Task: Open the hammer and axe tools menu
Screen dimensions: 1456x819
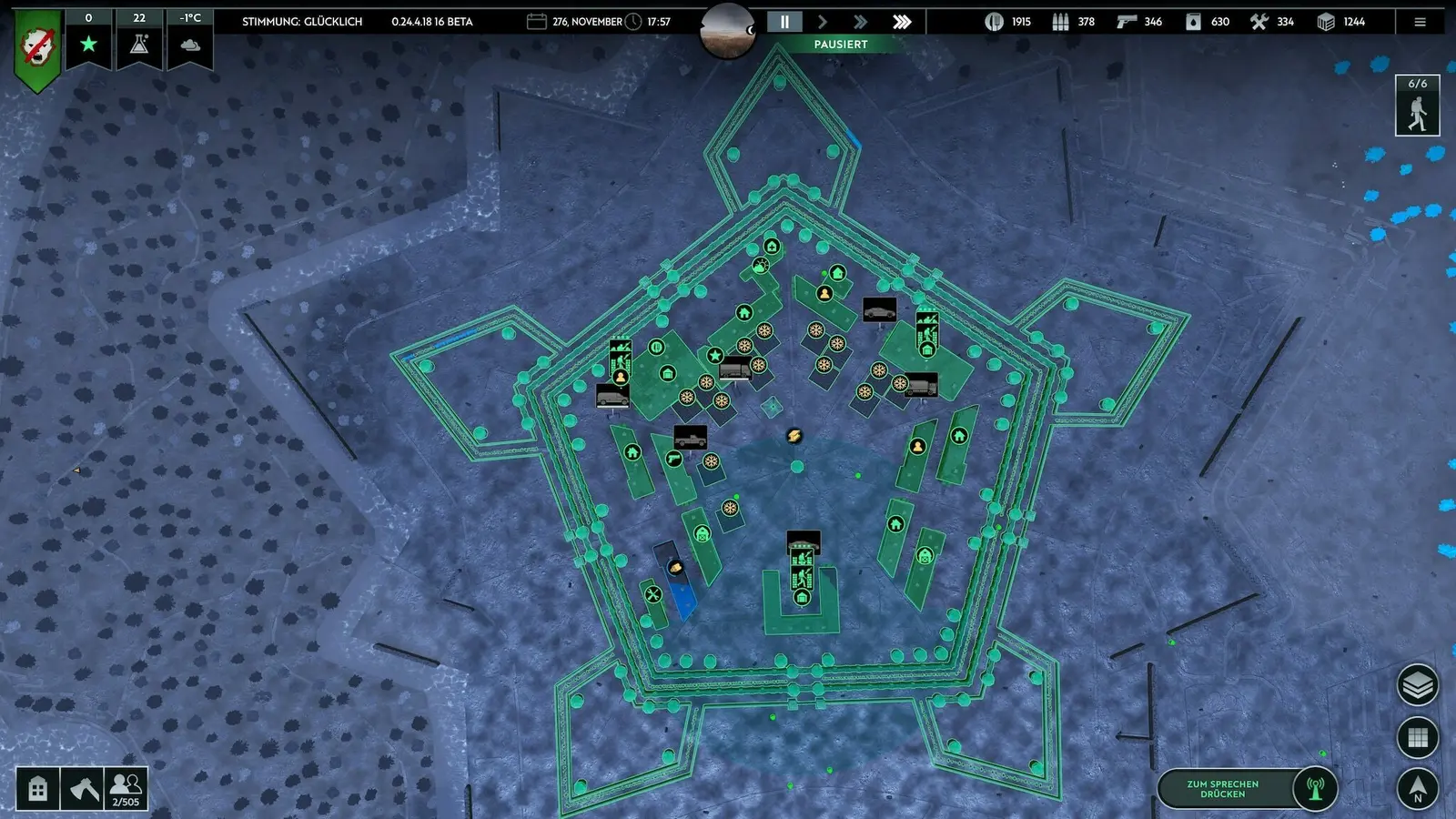Action: pos(82,788)
